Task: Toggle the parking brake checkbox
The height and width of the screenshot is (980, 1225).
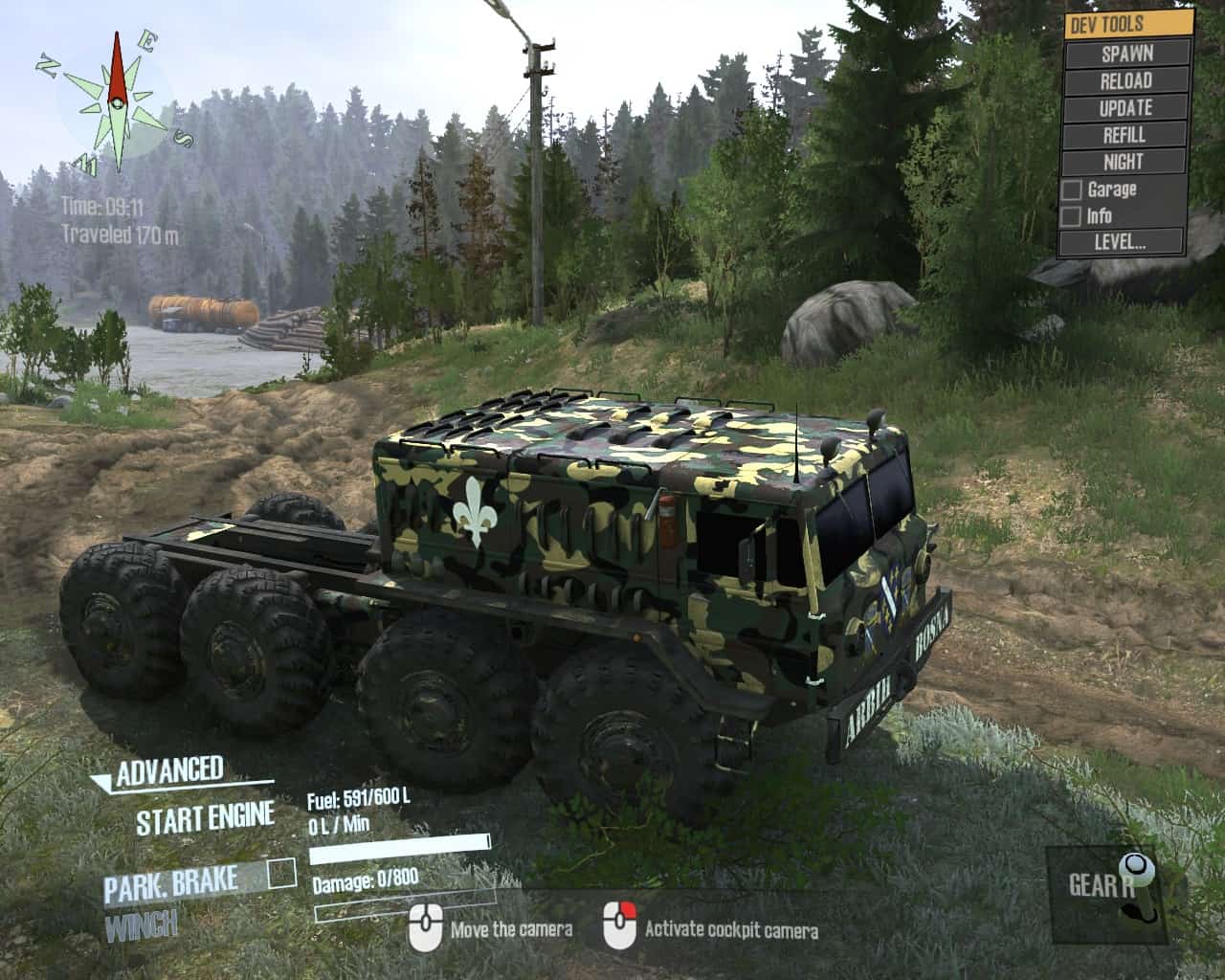Action: pos(282,874)
